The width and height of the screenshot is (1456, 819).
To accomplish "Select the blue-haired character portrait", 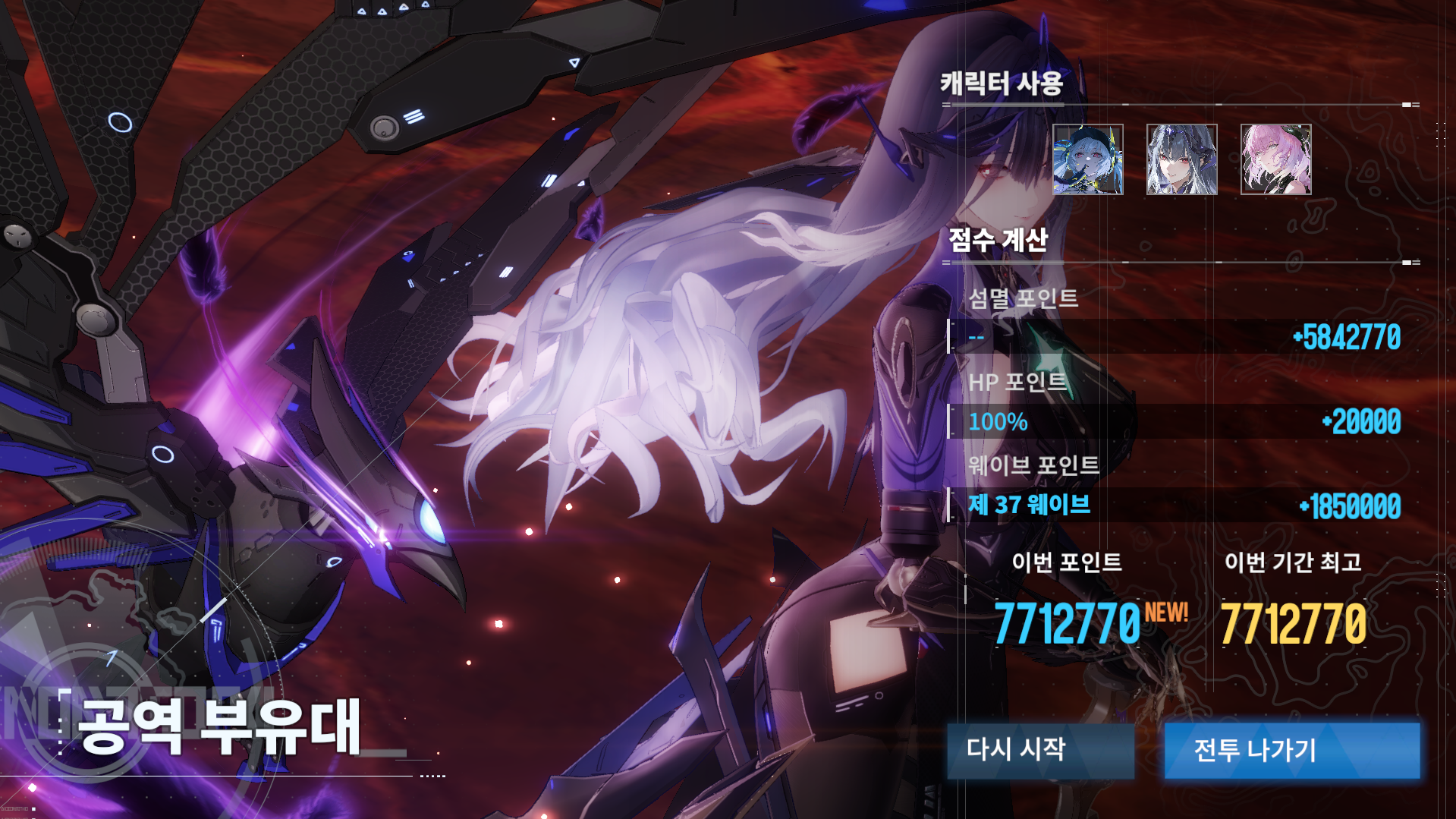I will [1088, 158].
